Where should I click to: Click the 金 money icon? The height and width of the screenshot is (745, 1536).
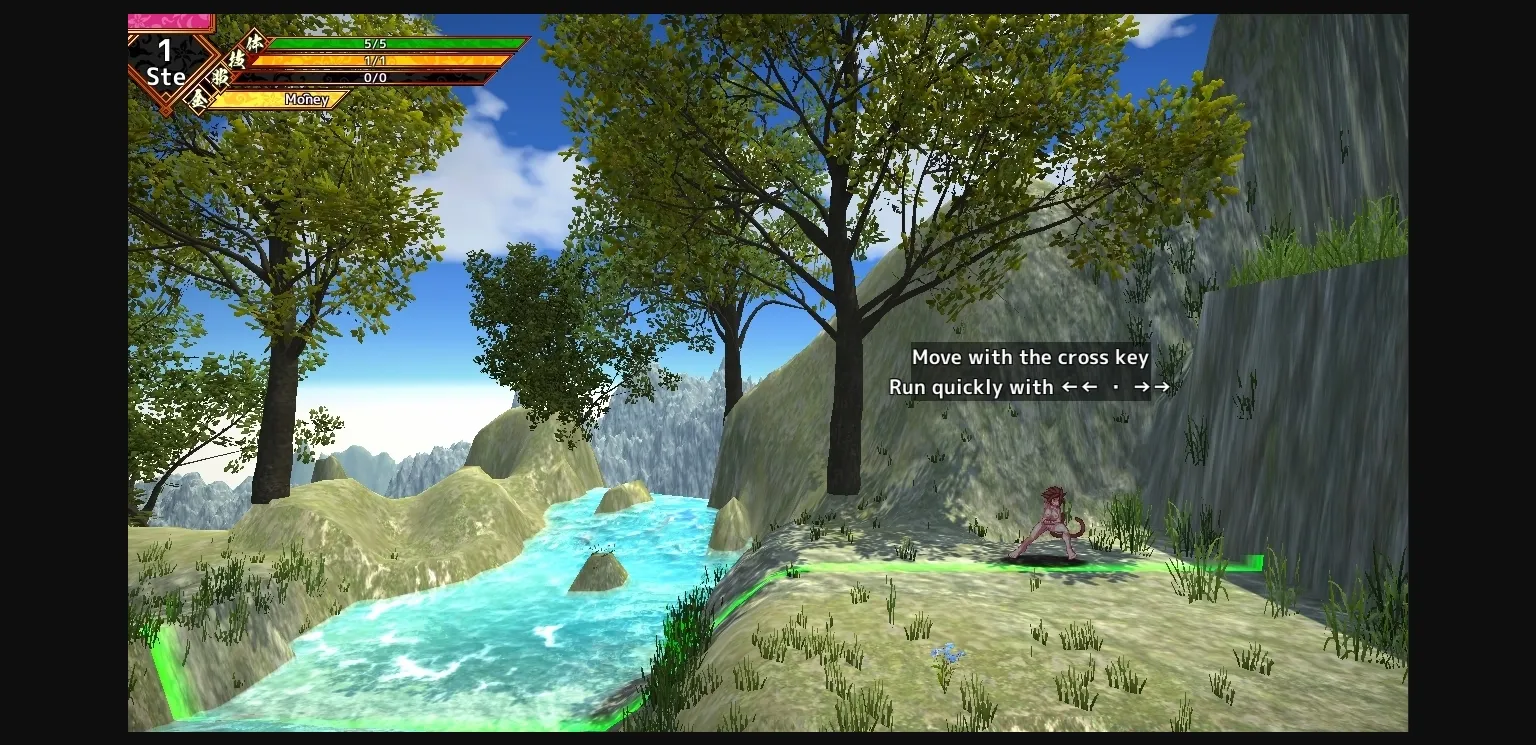click(x=201, y=97)
